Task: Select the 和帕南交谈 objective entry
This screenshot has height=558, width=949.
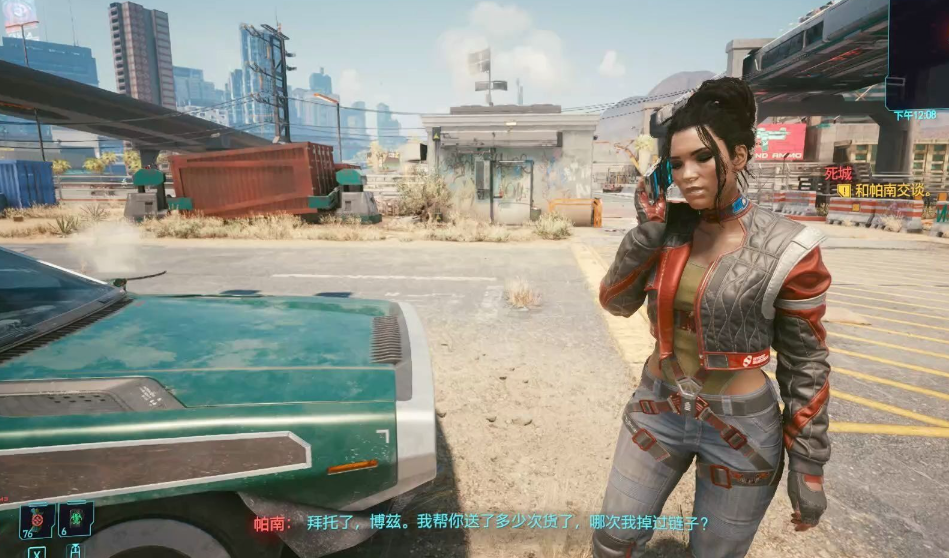Action: click(891, 190)
